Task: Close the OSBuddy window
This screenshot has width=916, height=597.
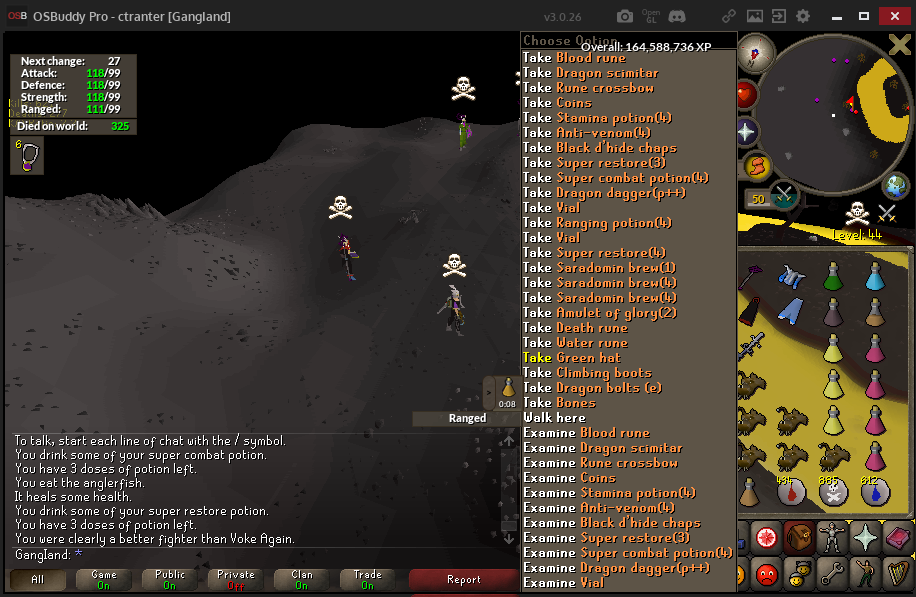Action: pyautogui.click(x=891, y=16)
